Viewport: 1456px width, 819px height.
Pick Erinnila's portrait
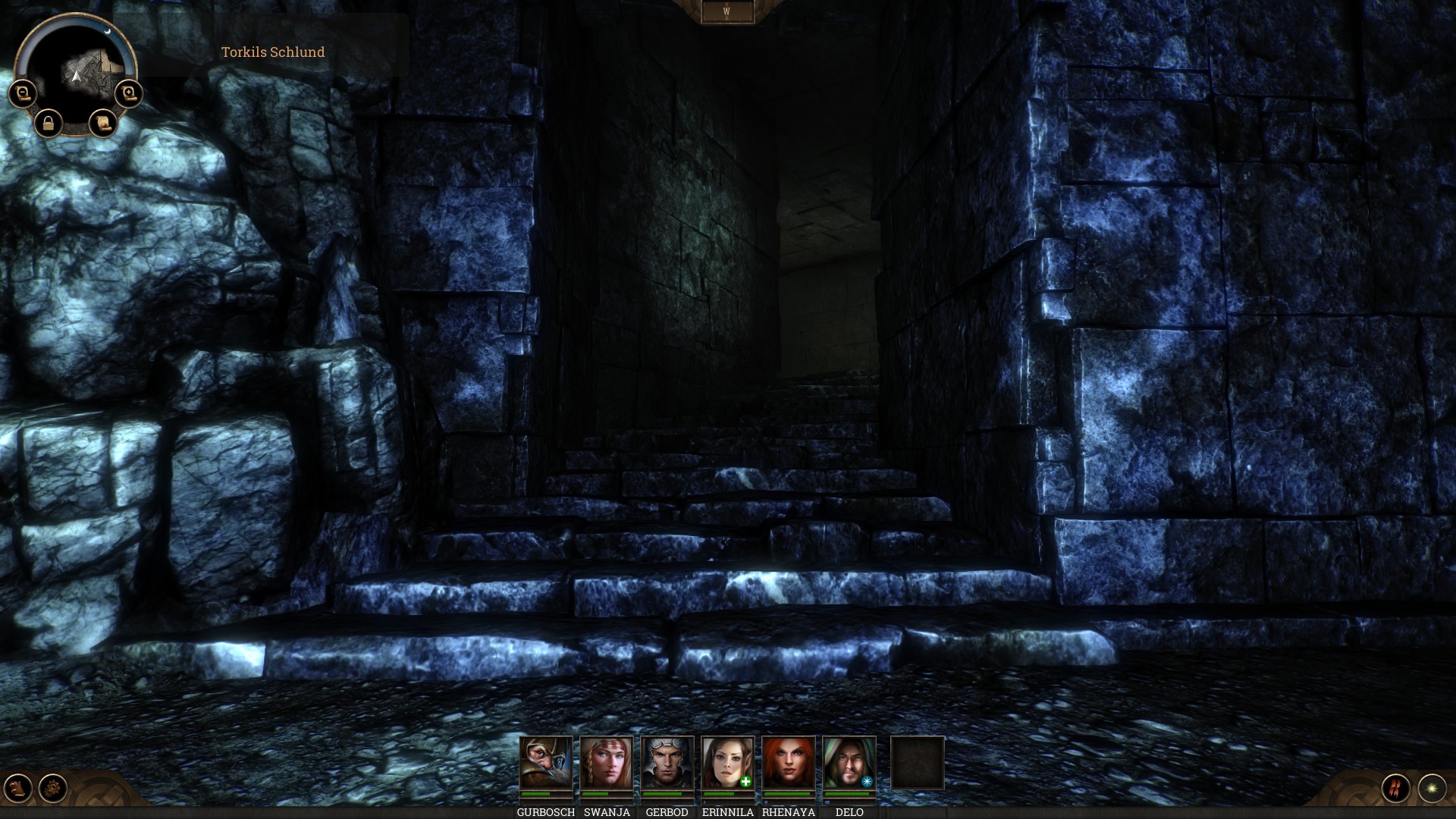pyautogui.click(x=728, y=763)
